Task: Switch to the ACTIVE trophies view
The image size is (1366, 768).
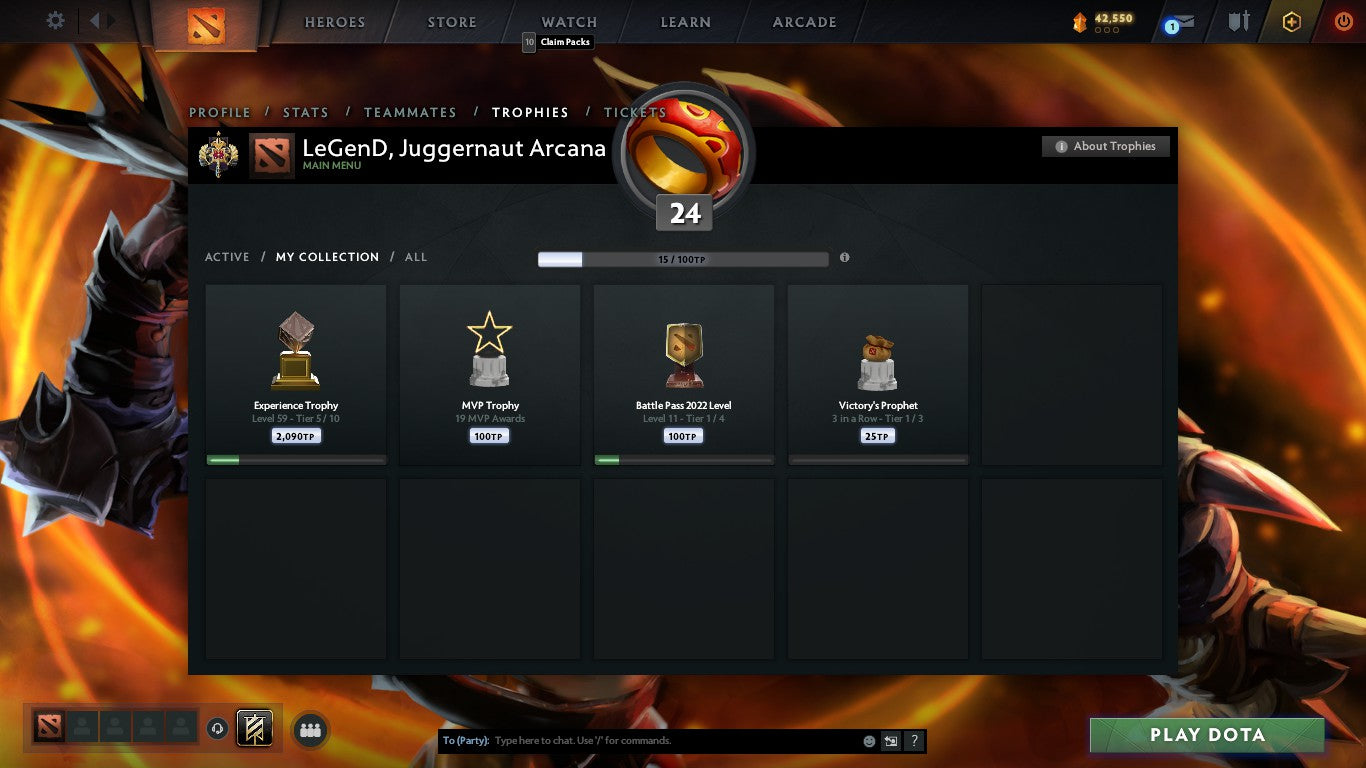Action: pos(227,257)
